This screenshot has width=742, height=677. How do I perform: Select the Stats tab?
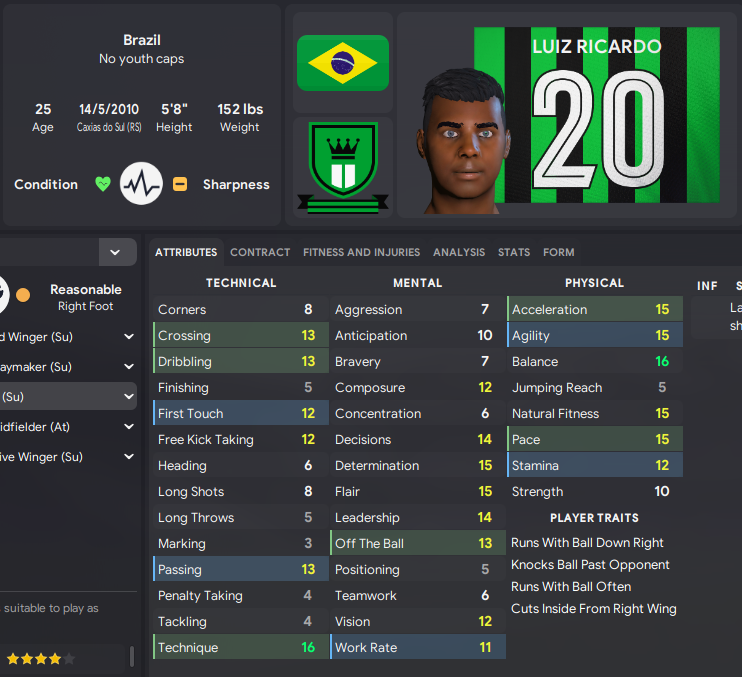point(514,252)
